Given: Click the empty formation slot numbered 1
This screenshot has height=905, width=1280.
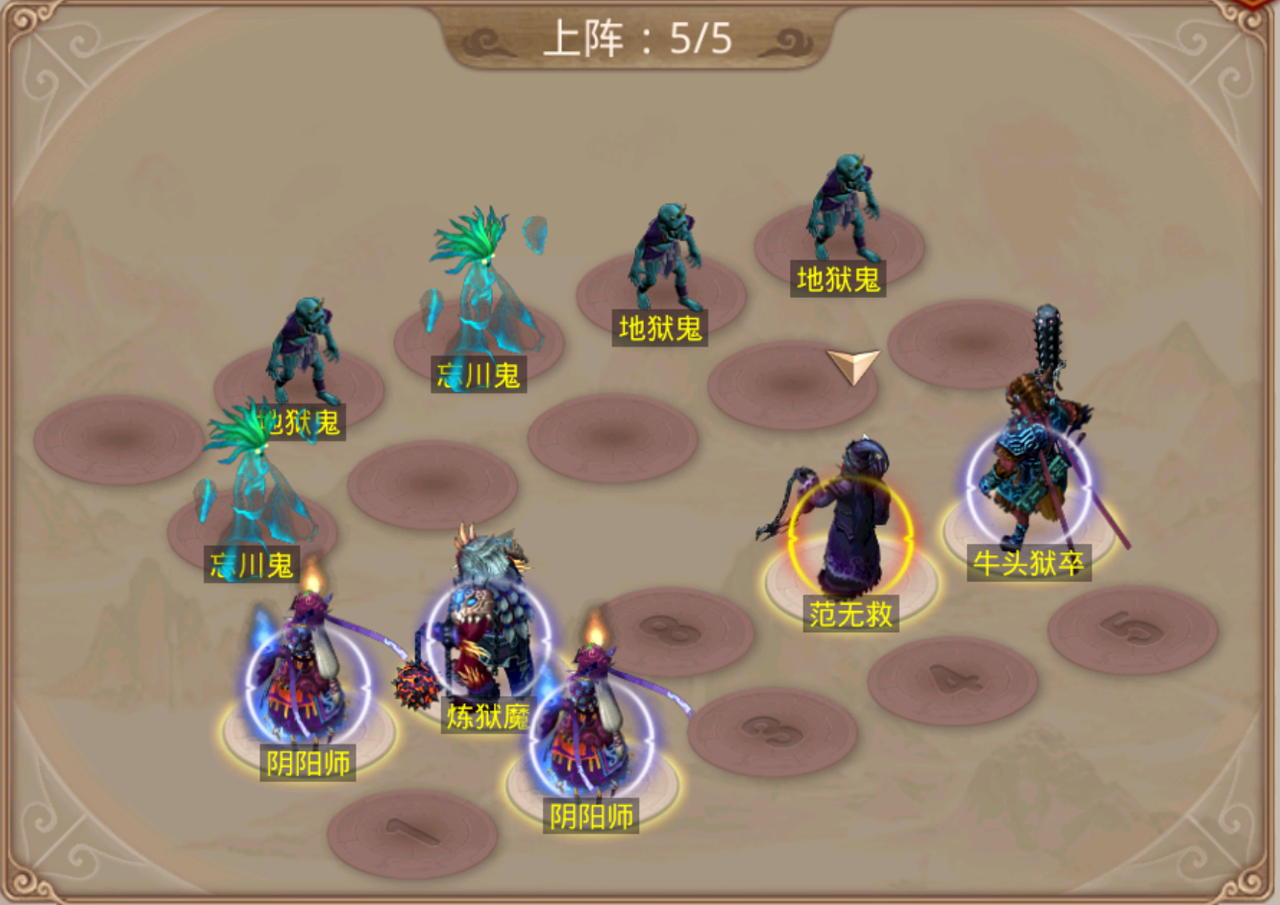Looking at the screenshot, I should pos(412,833).
